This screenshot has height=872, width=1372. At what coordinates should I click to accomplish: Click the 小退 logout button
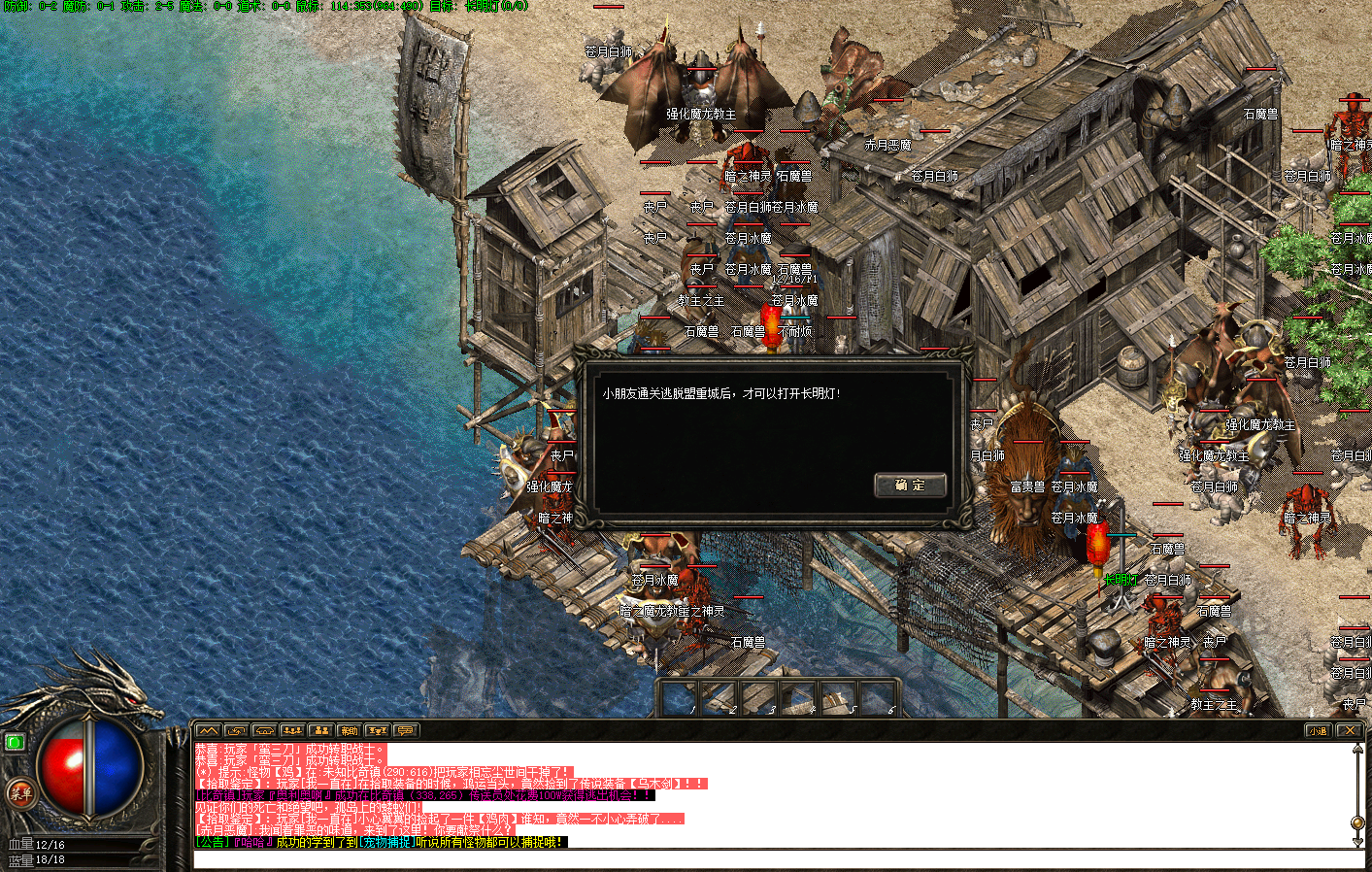coord(1318,730)
